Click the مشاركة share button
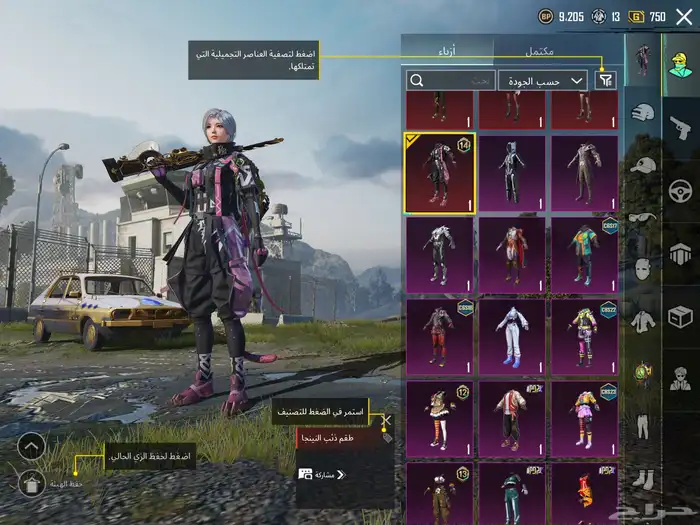Image resolution: width=700 pixels, height=525 pixels. 318,474
